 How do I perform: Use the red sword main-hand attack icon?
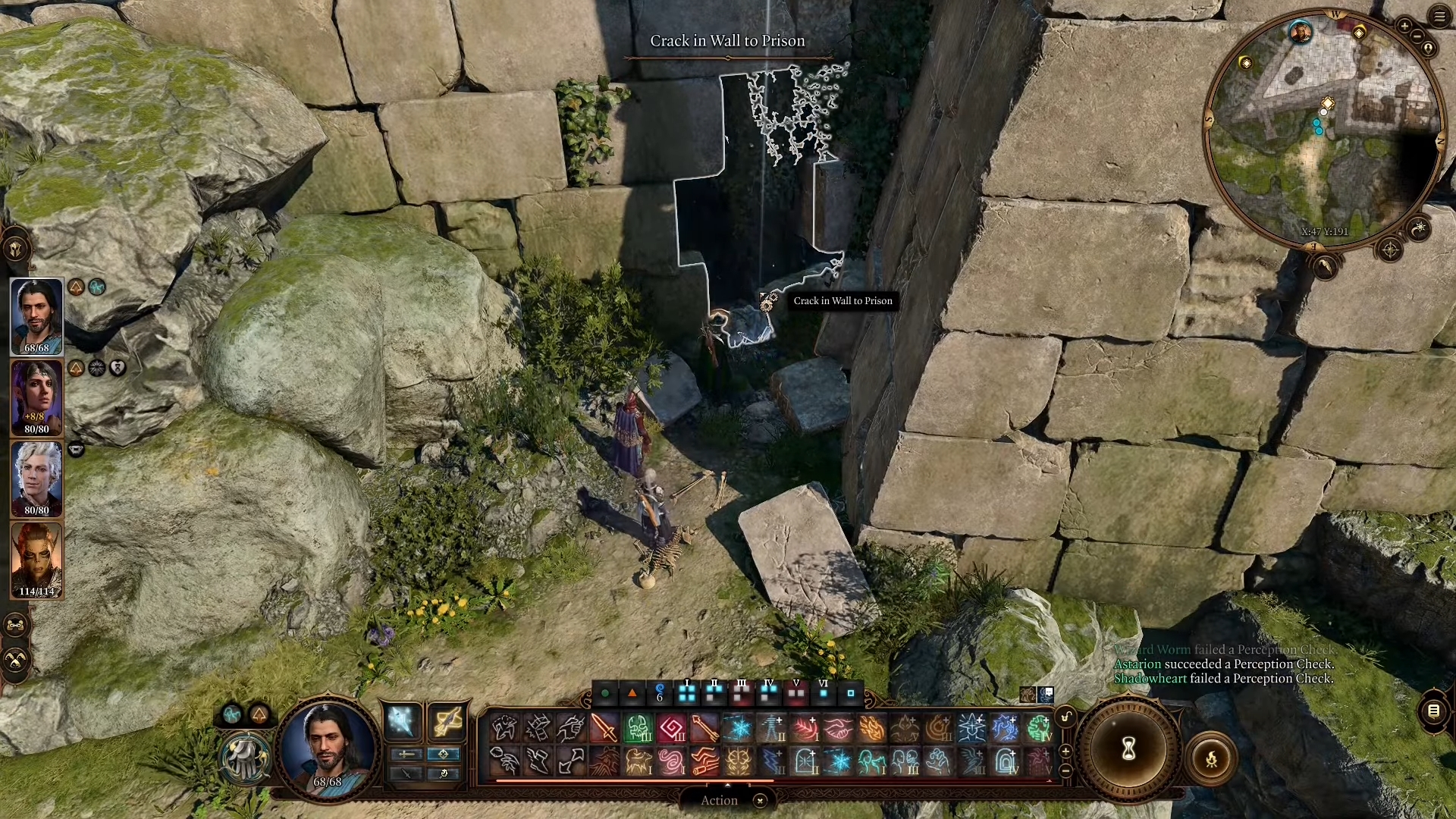[x=604, y=728]
